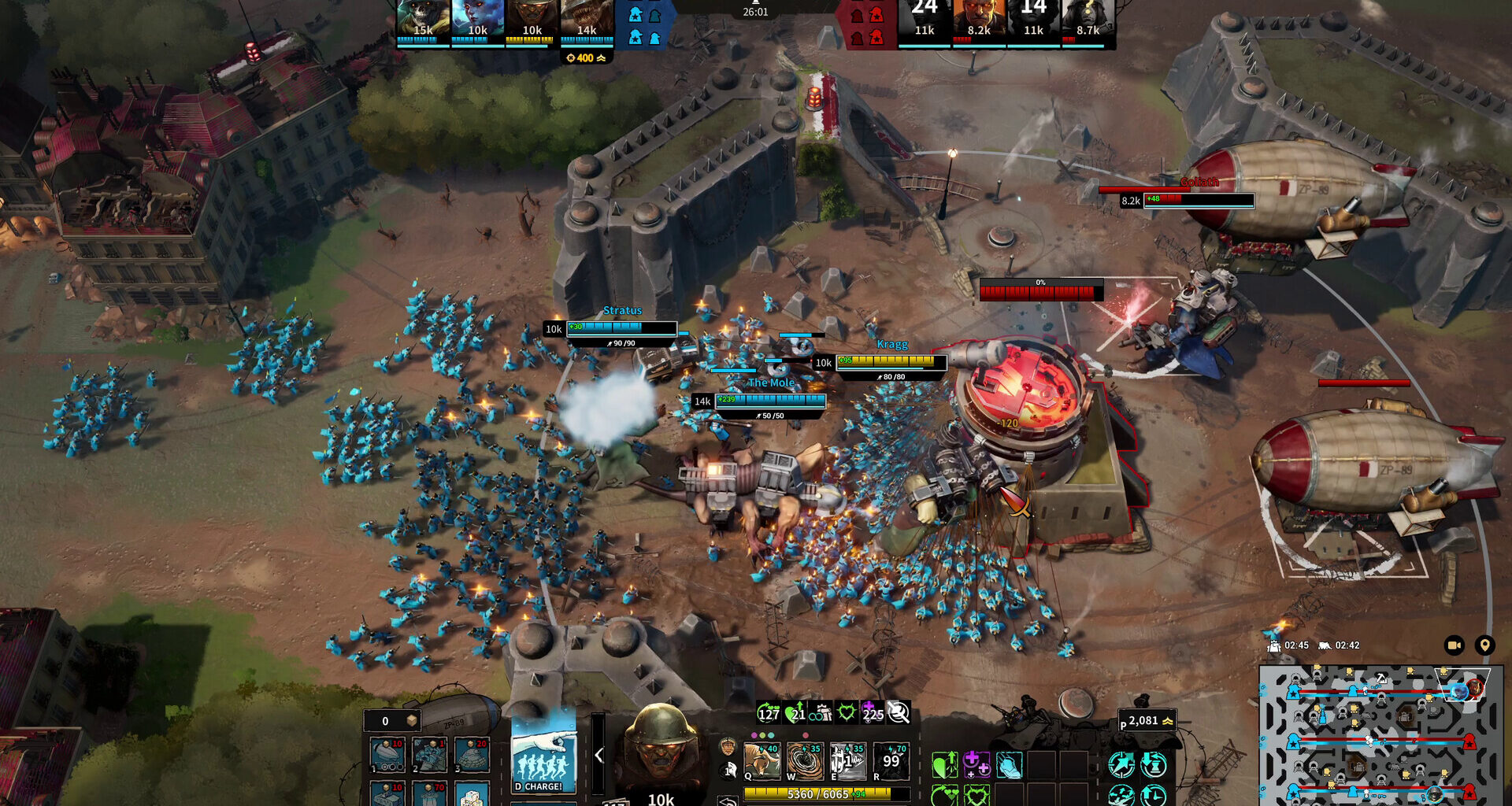This screenshot has width=1512, height=806.
Task: Trigger the E ability icon
Action: (847, 761)
